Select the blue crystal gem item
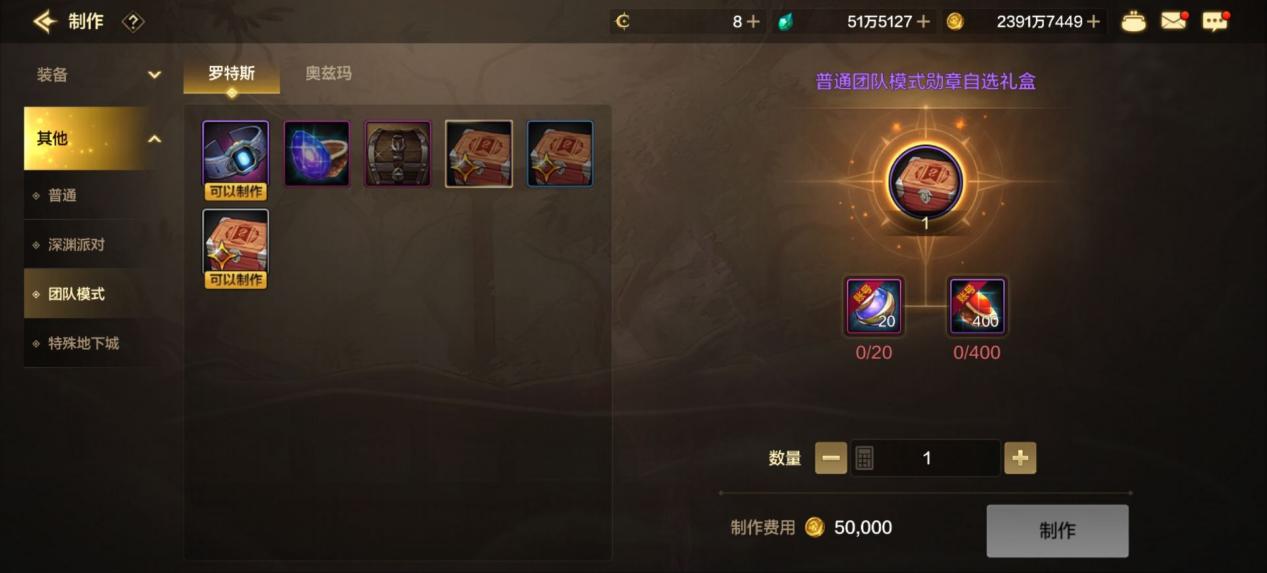Screen dimensions: 1267x573 317,154
